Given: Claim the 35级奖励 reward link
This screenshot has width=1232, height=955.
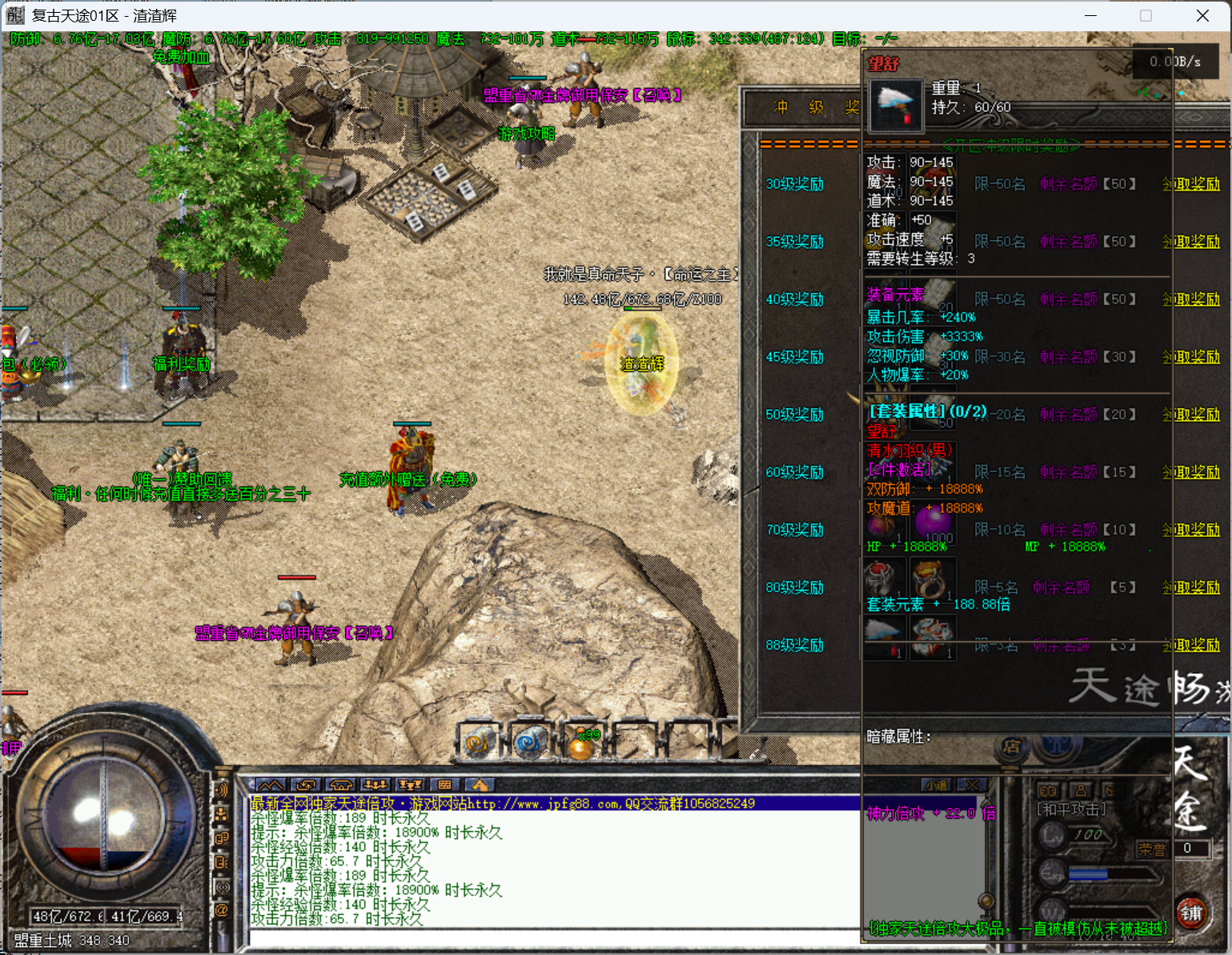Looking at the screenshot, I should click(1190, 242).
